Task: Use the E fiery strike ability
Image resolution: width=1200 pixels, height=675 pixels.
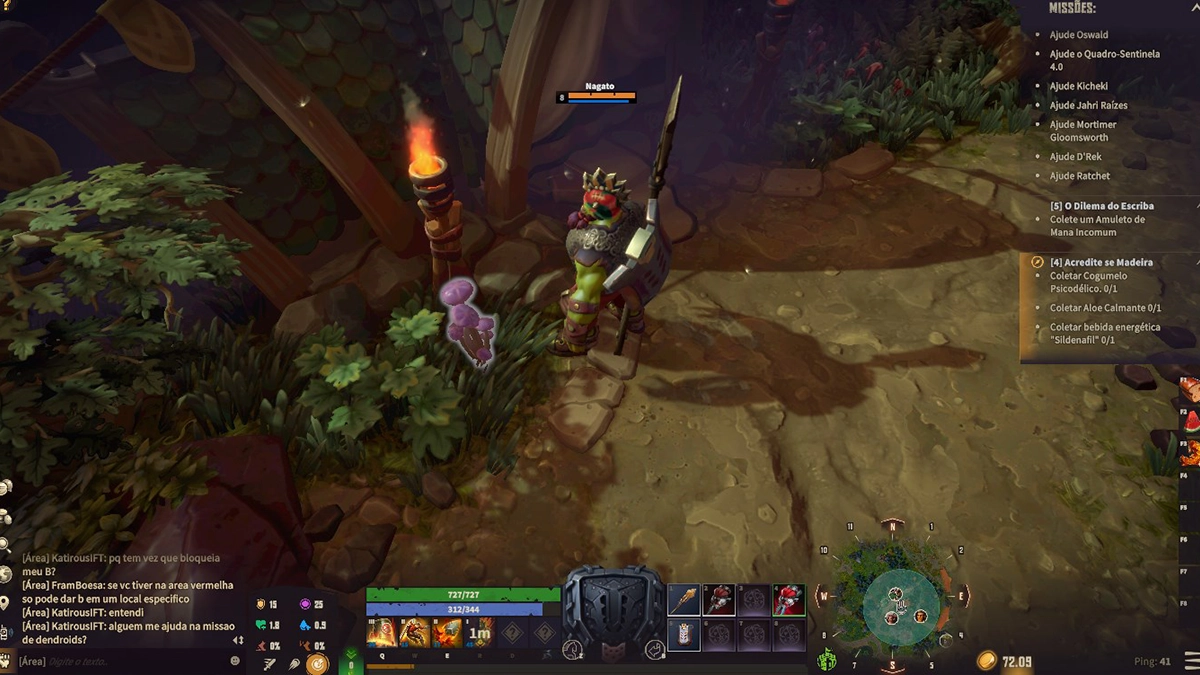Action: [x=447, y=632]
